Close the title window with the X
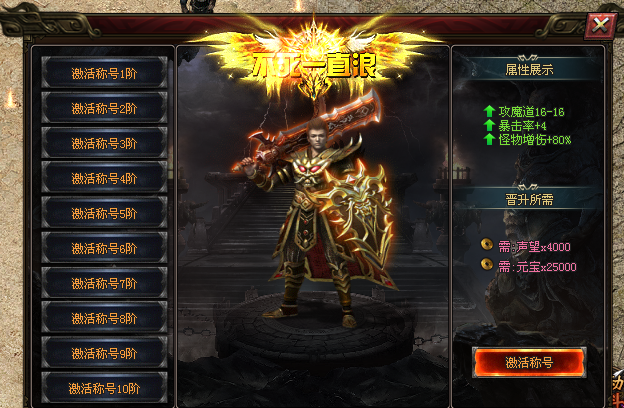This screenshot has width=624, height=408. (x=599, y=26)
